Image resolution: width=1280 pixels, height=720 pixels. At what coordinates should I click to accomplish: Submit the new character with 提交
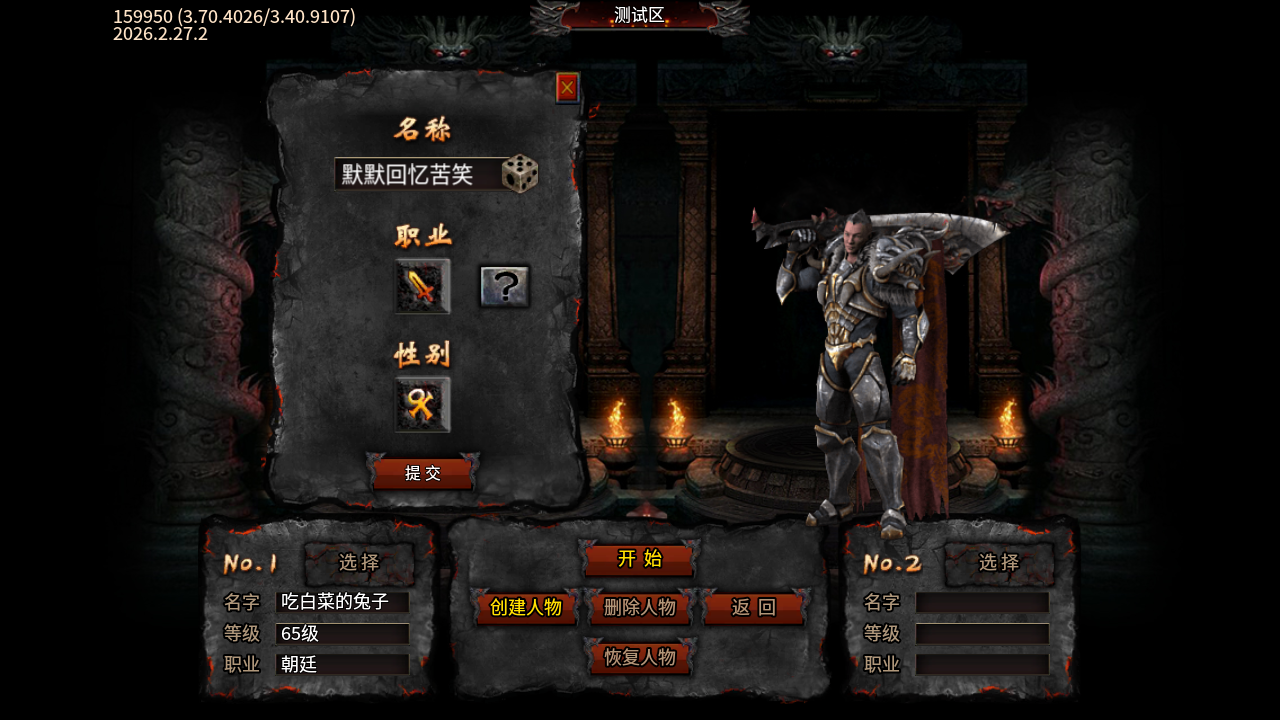422,473
